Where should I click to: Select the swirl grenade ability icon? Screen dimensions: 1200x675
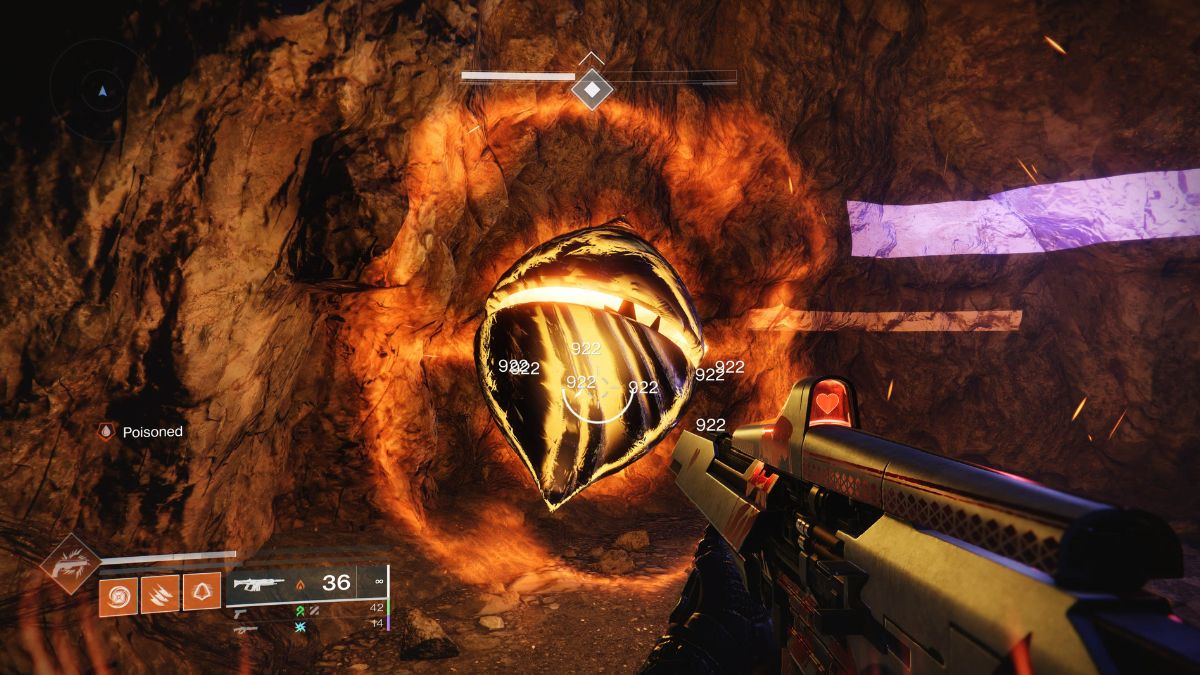118,594
